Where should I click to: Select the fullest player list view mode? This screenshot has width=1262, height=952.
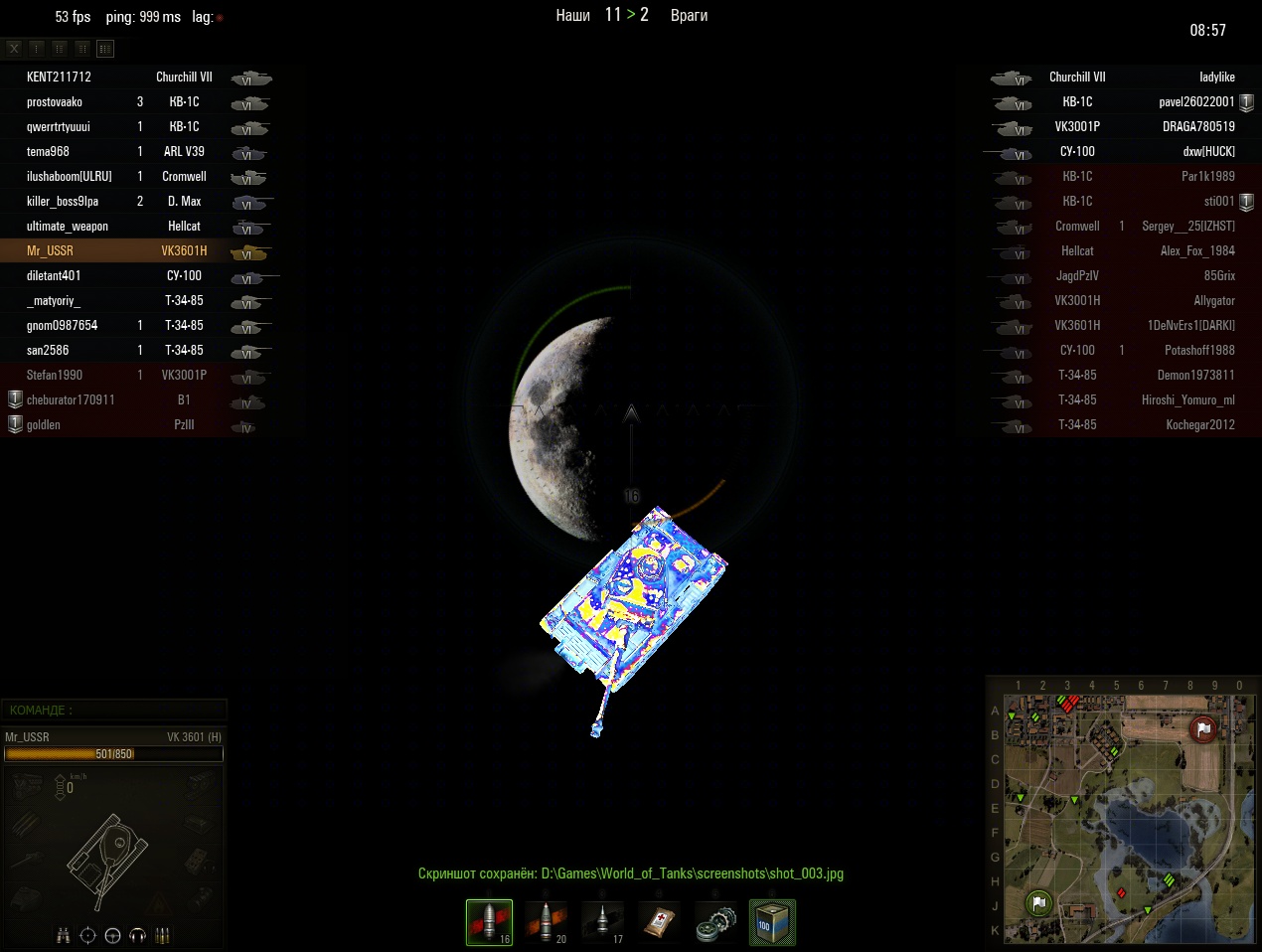[105, 48]
